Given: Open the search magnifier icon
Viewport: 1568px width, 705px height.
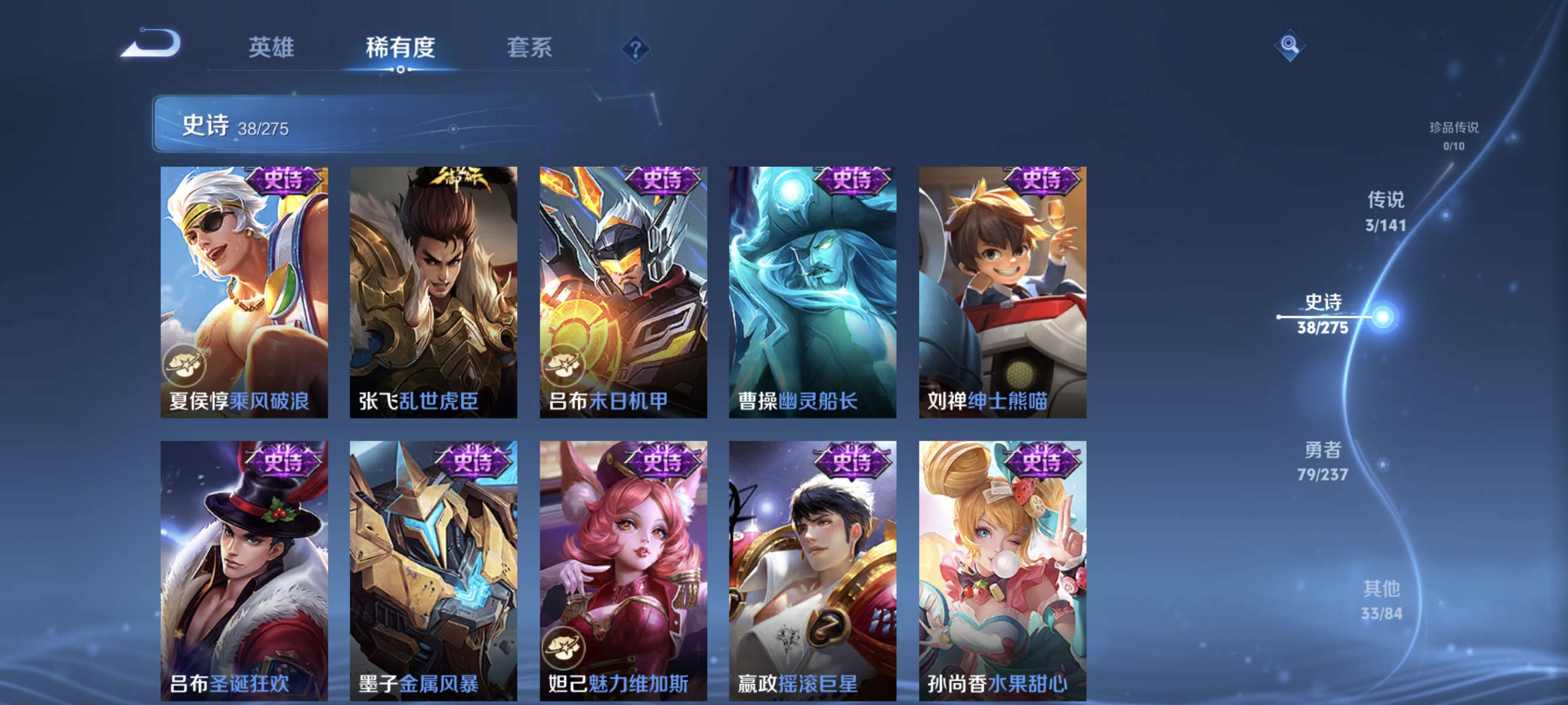Looking at the screenshot, I should pos(1290,46).
